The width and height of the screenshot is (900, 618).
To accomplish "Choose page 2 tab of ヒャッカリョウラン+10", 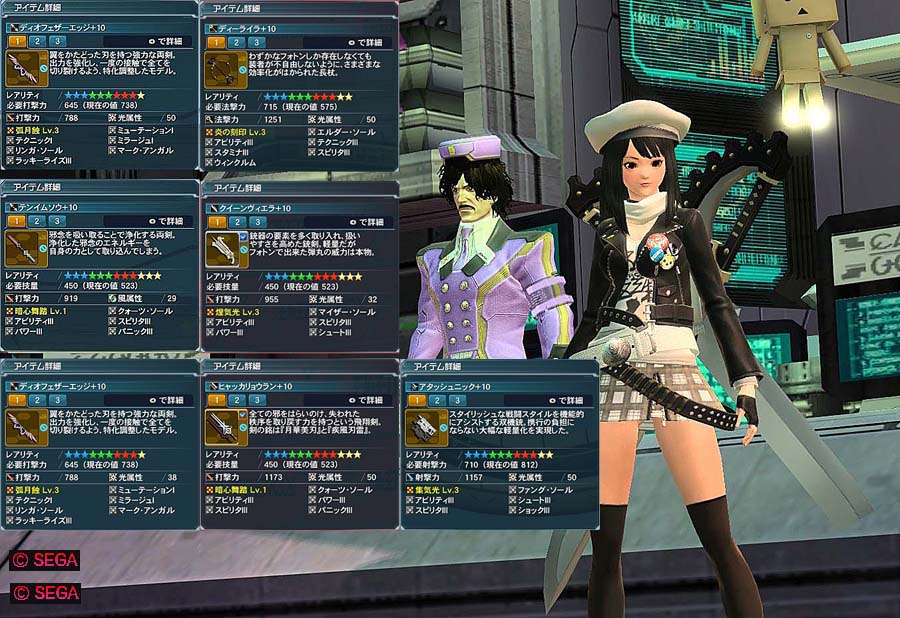I will [x=238, y=400].
